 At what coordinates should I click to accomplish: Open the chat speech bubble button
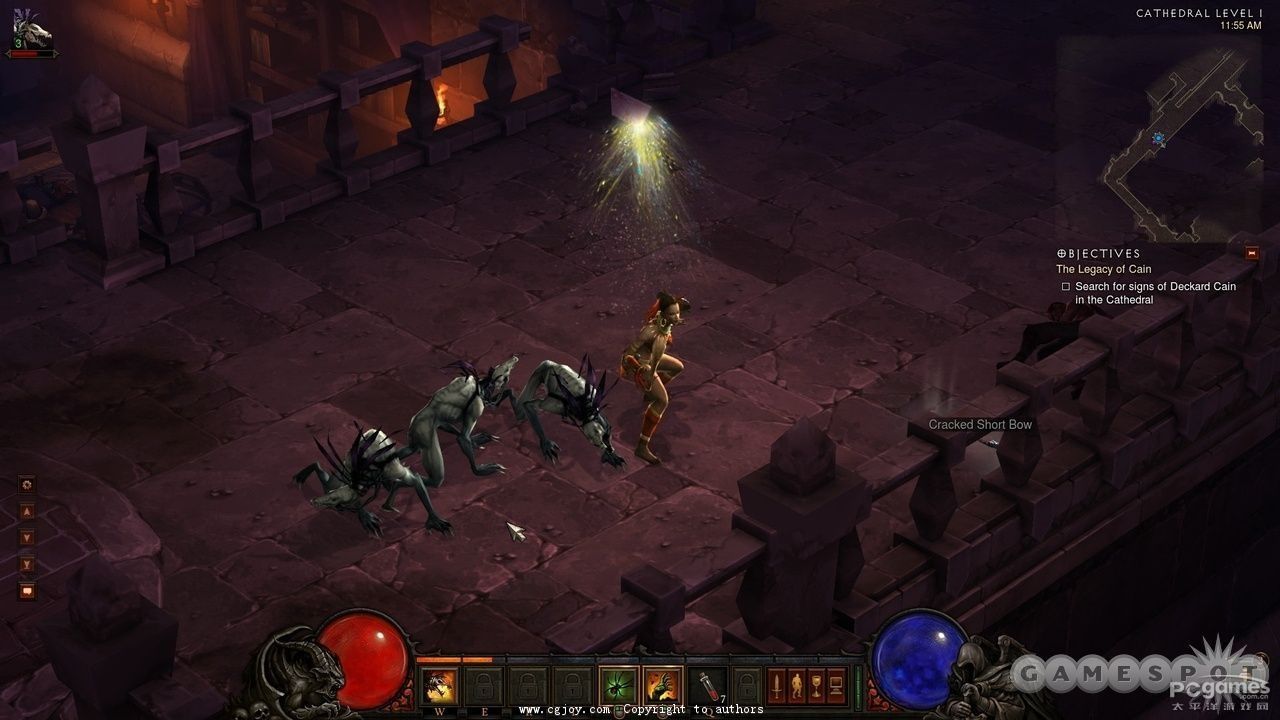tap(27, 591)
